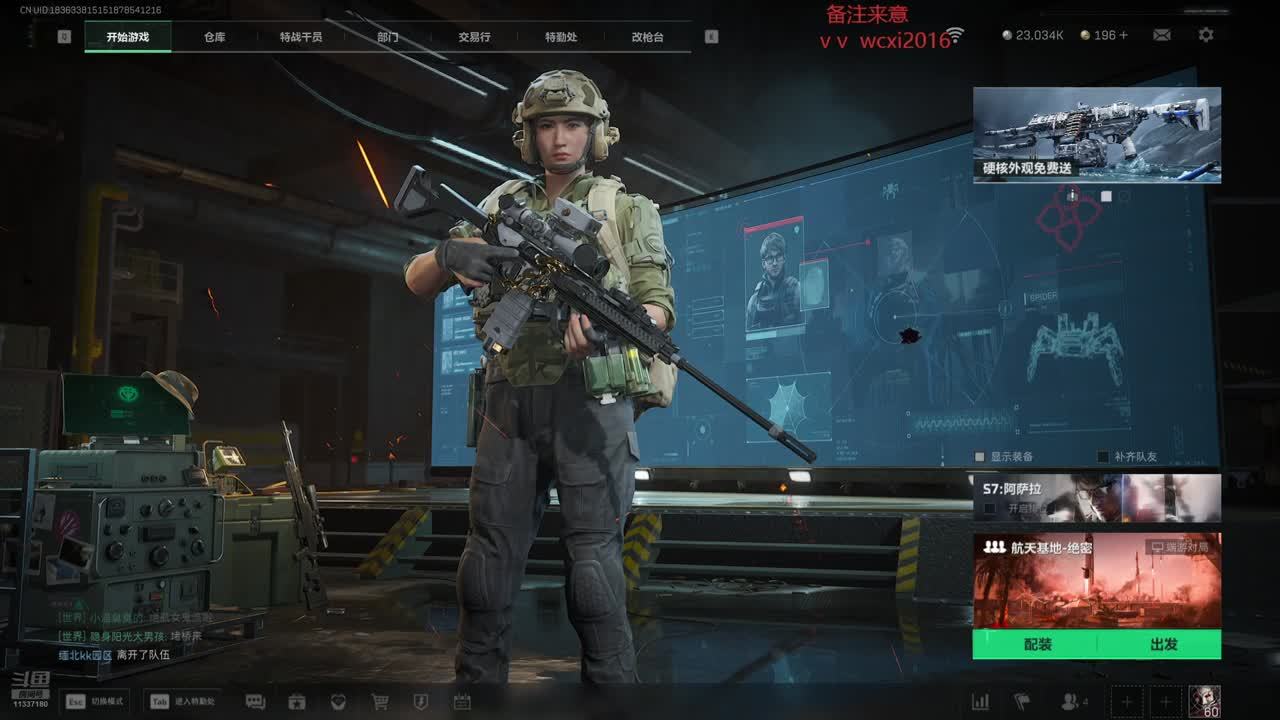1280x720 pixels.
Task: Open the 特勤处 tab
Action: click(561, 37)
